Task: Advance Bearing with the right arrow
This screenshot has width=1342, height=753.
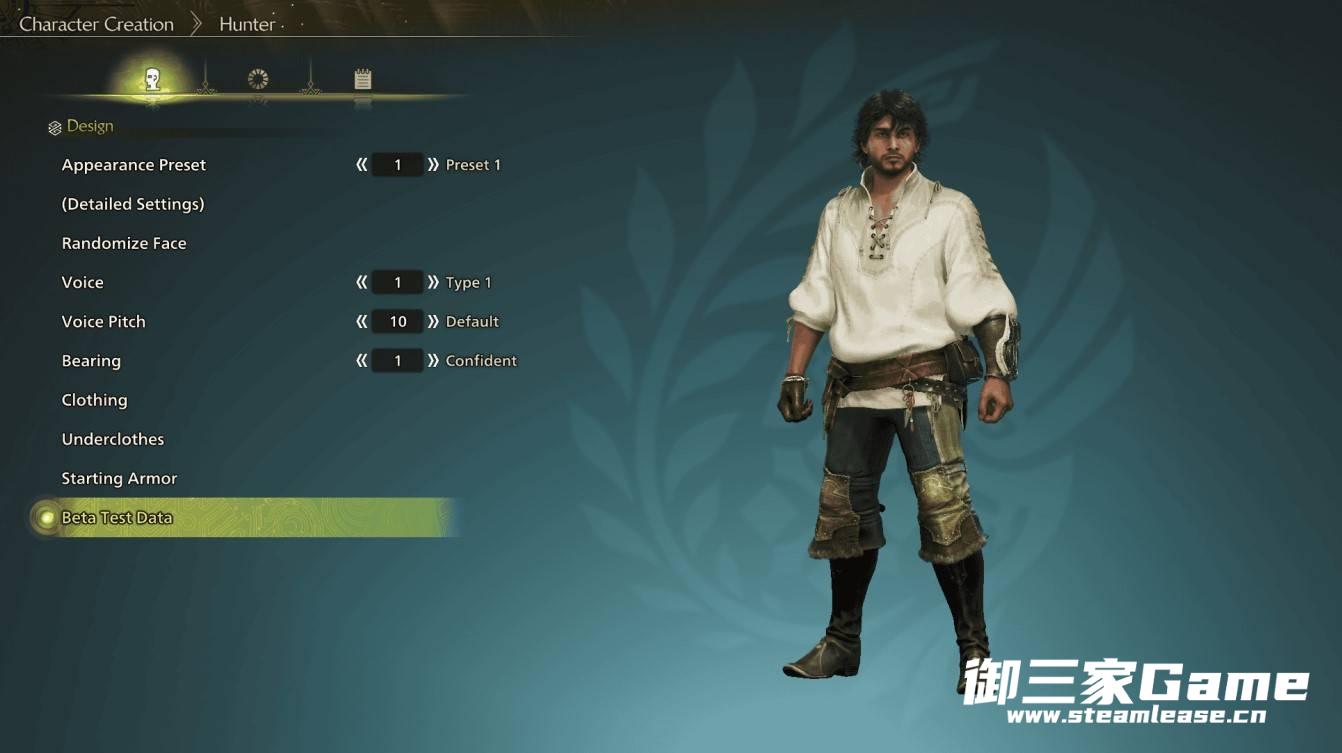Action: point(433,360)
